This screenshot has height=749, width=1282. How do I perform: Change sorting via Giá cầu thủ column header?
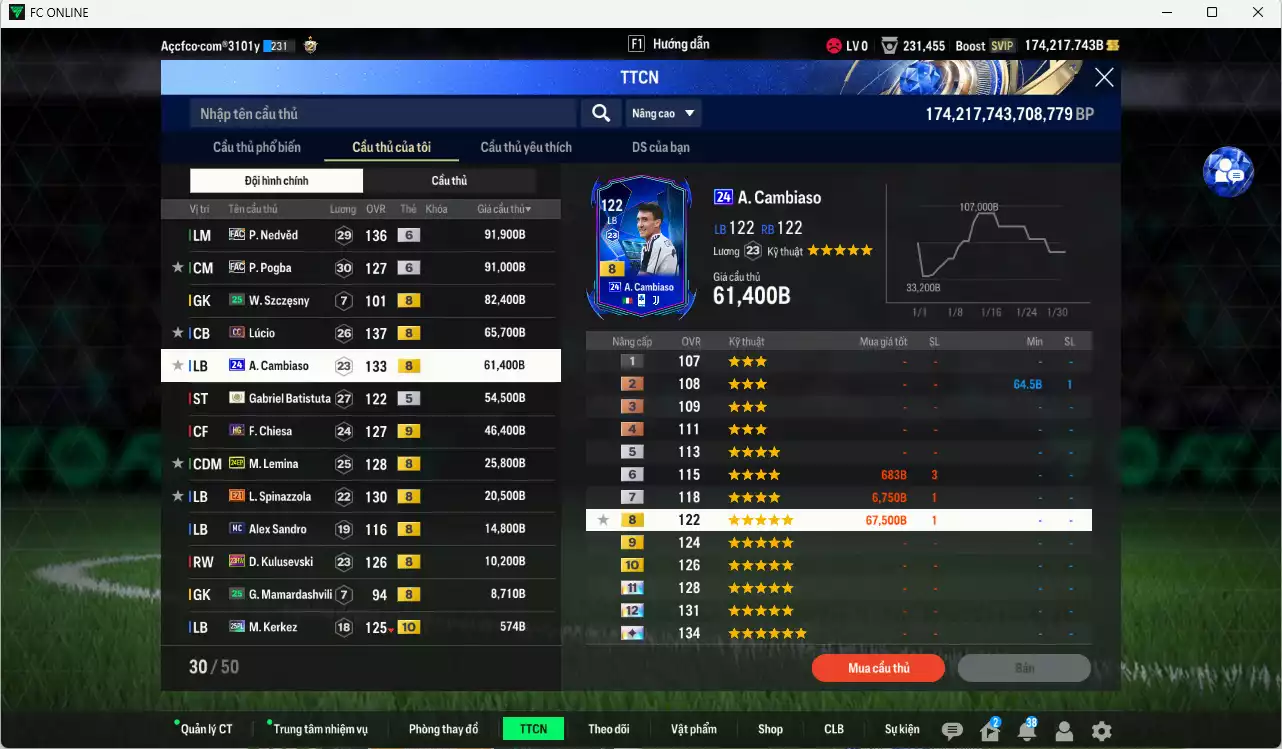point(500,208)
